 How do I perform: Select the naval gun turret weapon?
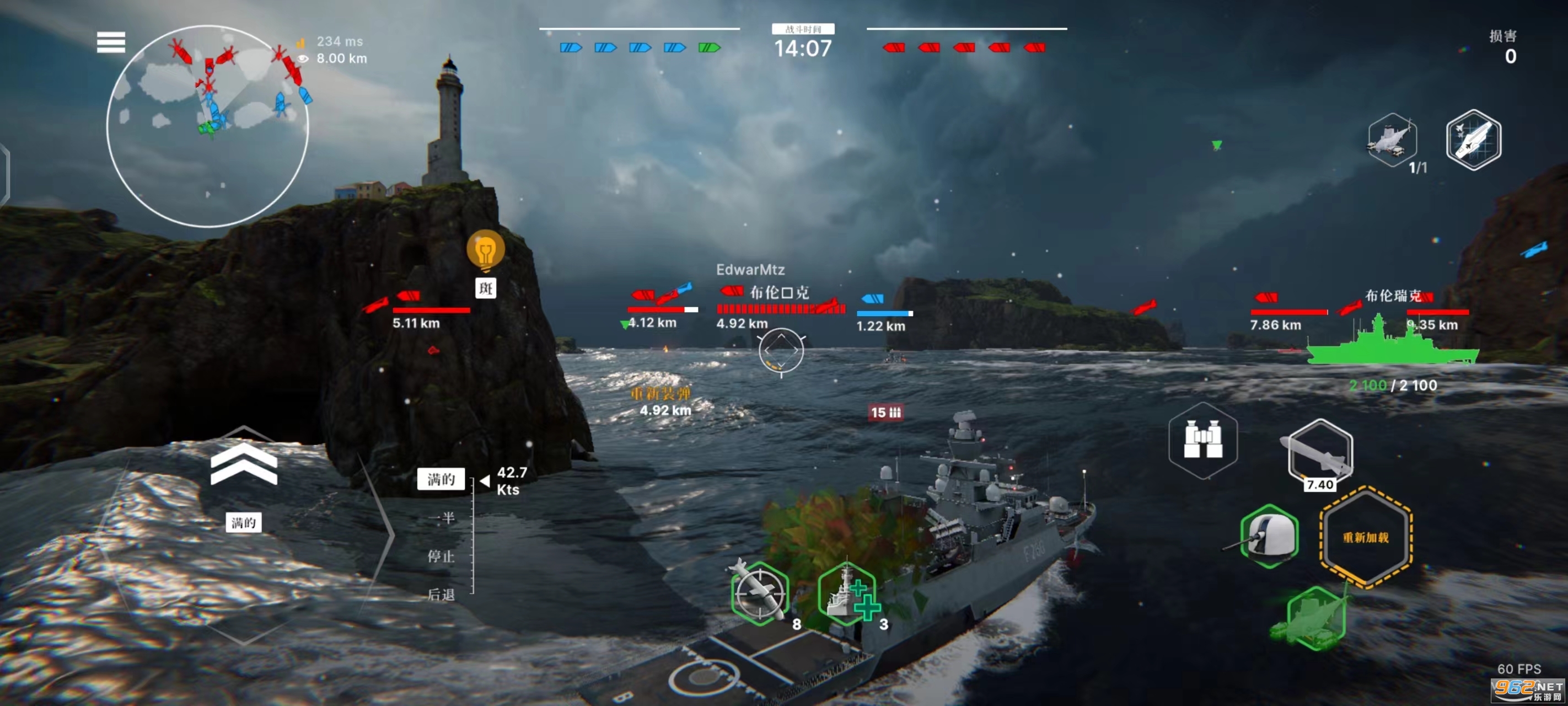(x=1269, y=537)
